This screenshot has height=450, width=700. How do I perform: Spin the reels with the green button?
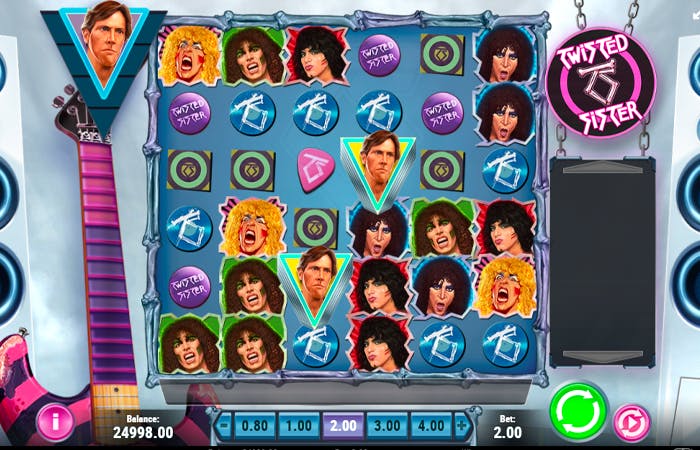578,411
